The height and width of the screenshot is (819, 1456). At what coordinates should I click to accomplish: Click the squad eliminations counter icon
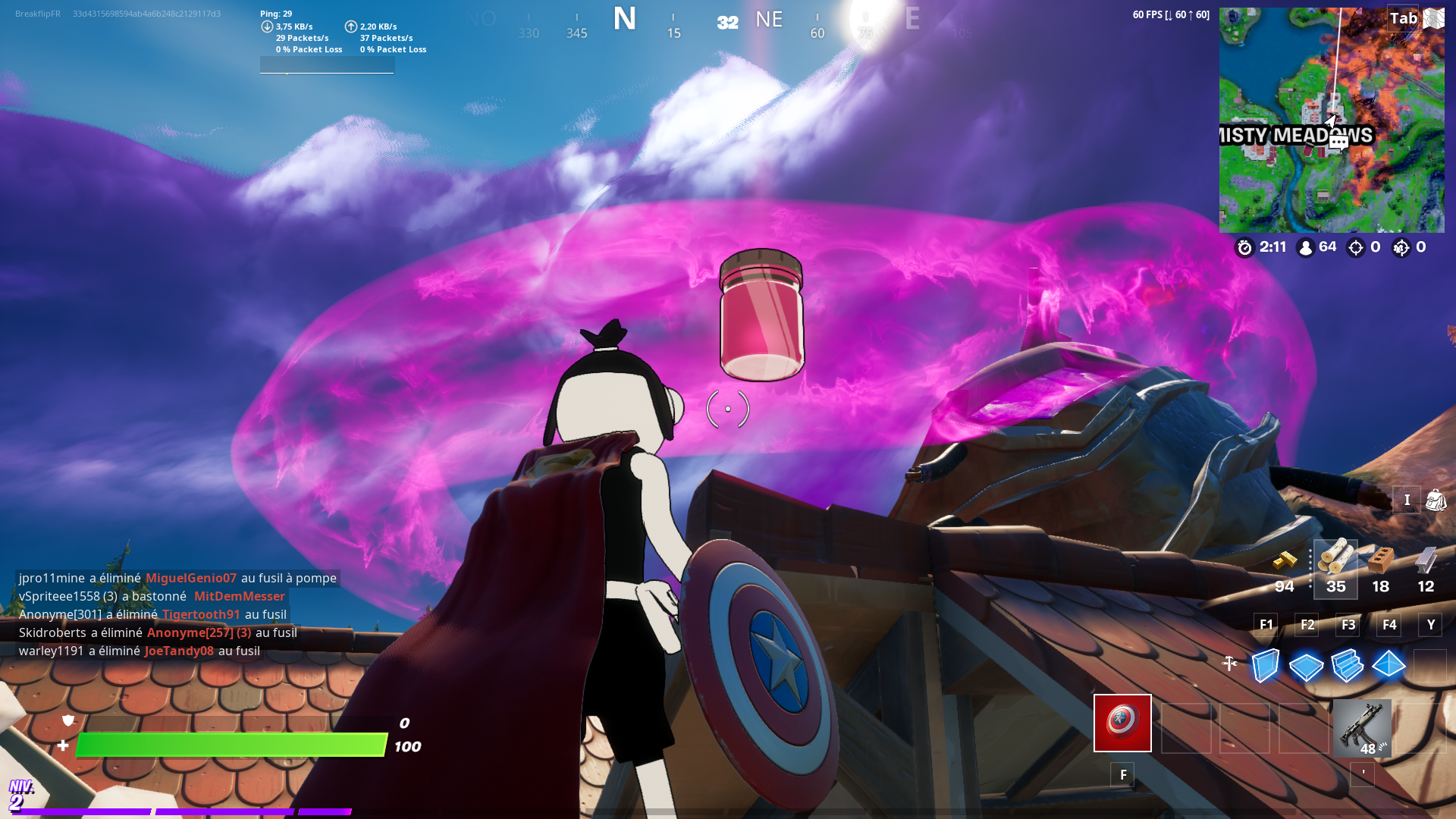[1401, 247]
